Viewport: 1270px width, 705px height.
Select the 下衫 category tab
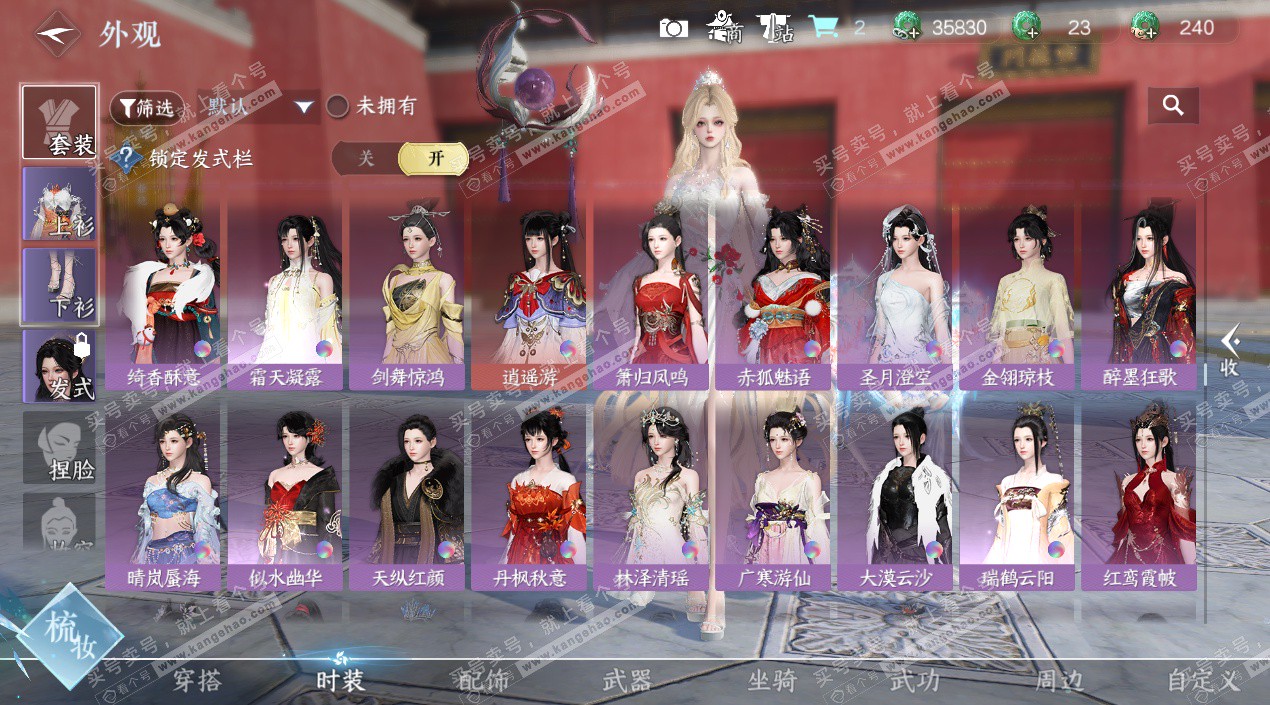tap(60, 286)
